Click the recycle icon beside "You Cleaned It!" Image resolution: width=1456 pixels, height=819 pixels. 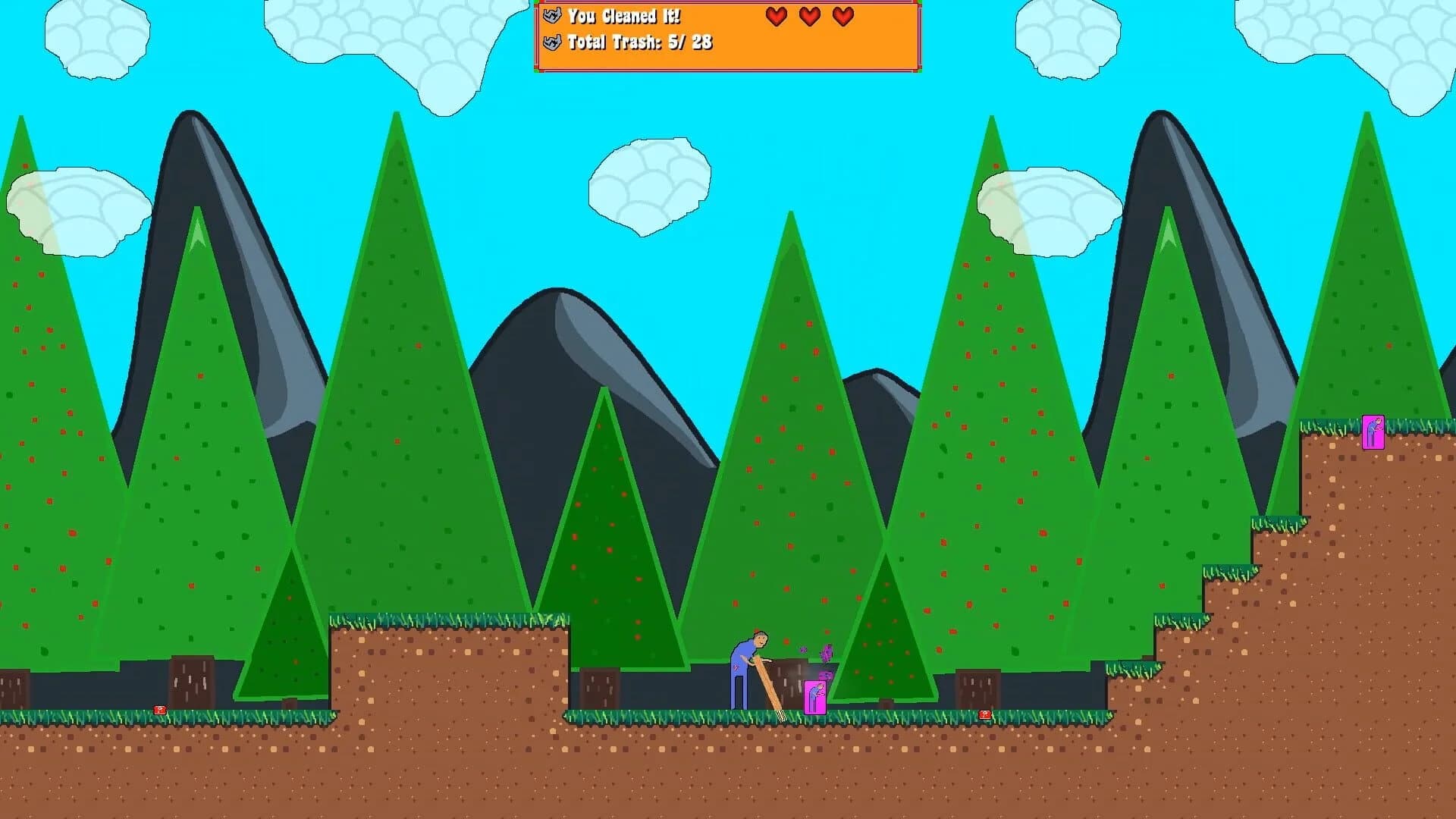click(552, 15)
